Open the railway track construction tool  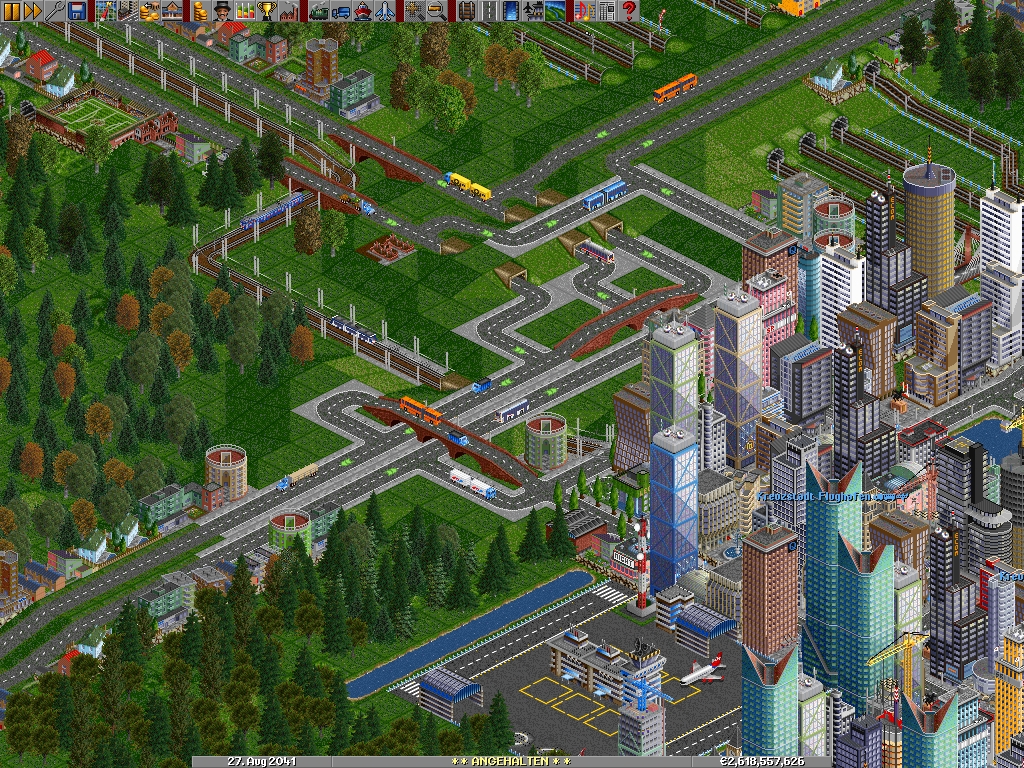coord(466,11)
